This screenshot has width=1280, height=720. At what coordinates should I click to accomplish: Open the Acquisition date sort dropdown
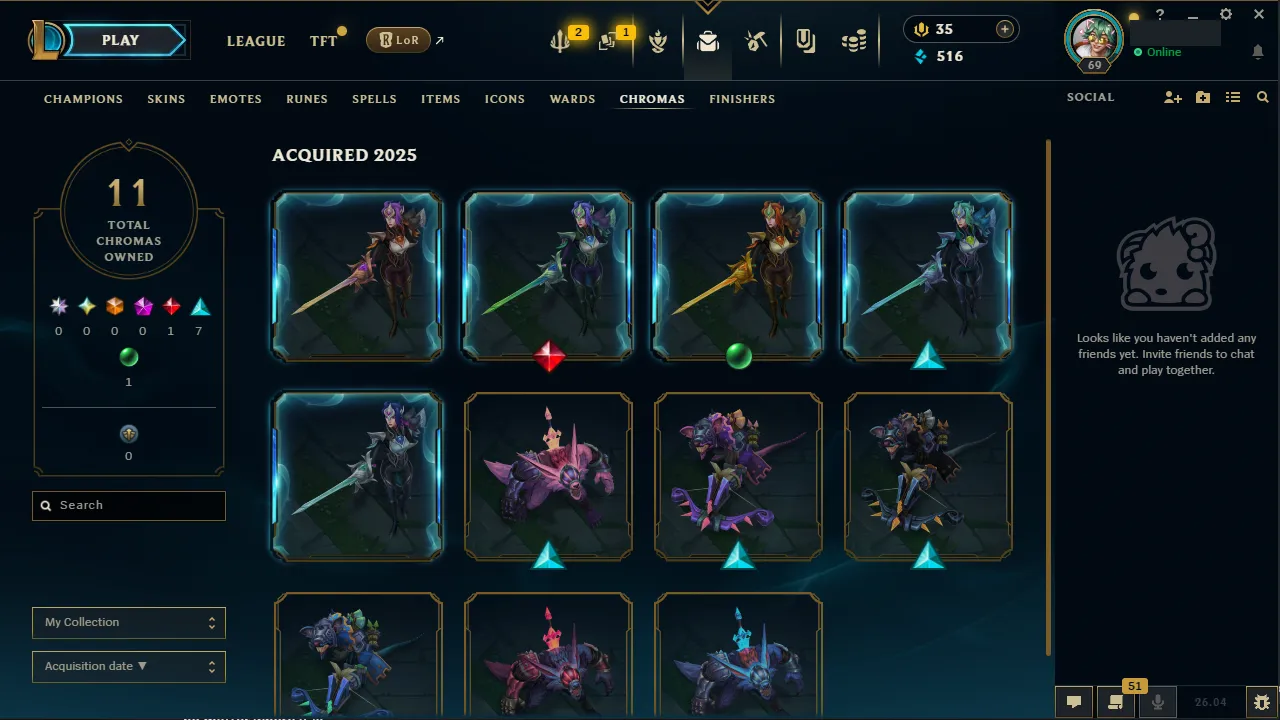point(128,666)
